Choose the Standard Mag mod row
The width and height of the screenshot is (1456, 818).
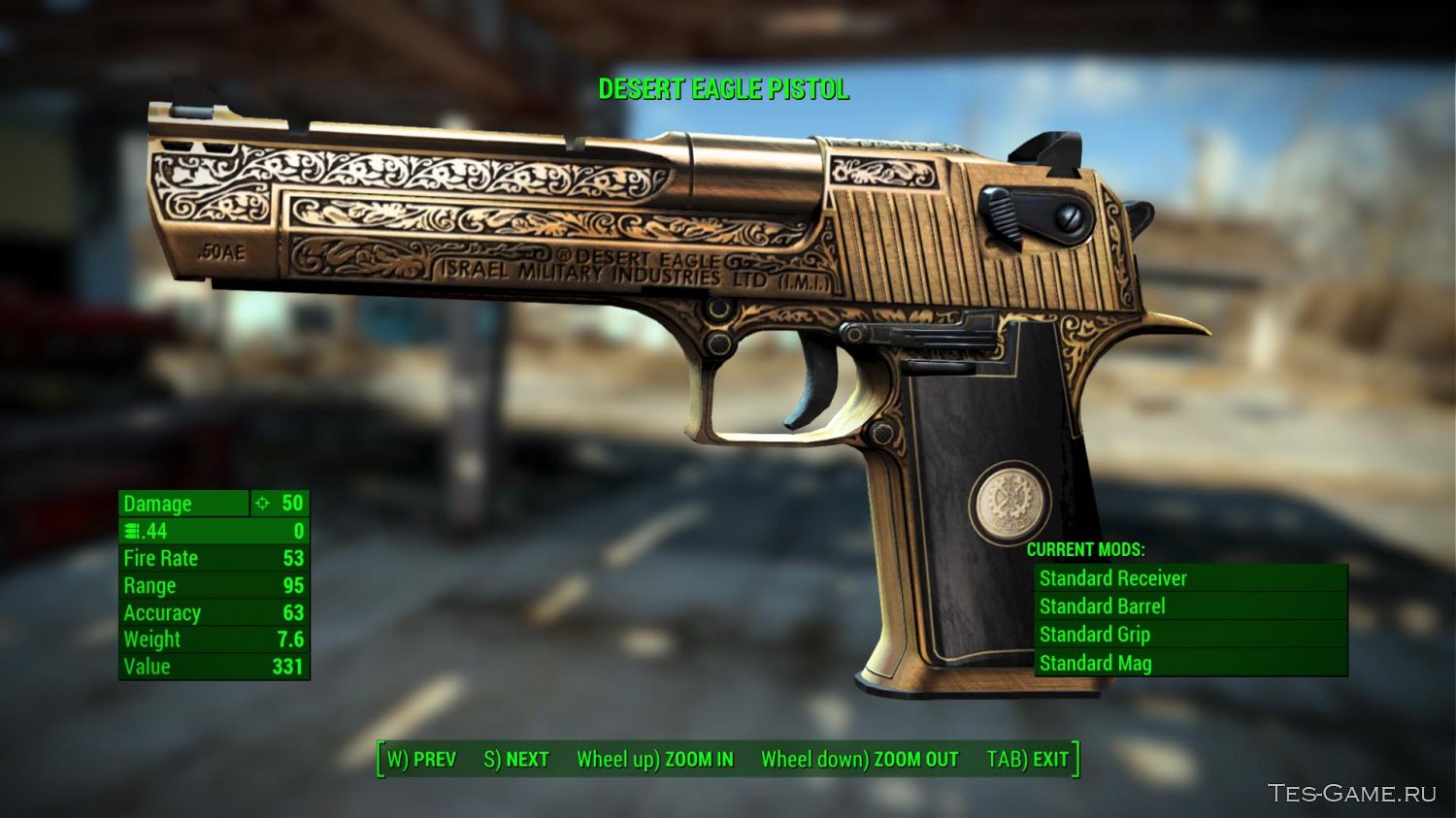[1190, 663]
